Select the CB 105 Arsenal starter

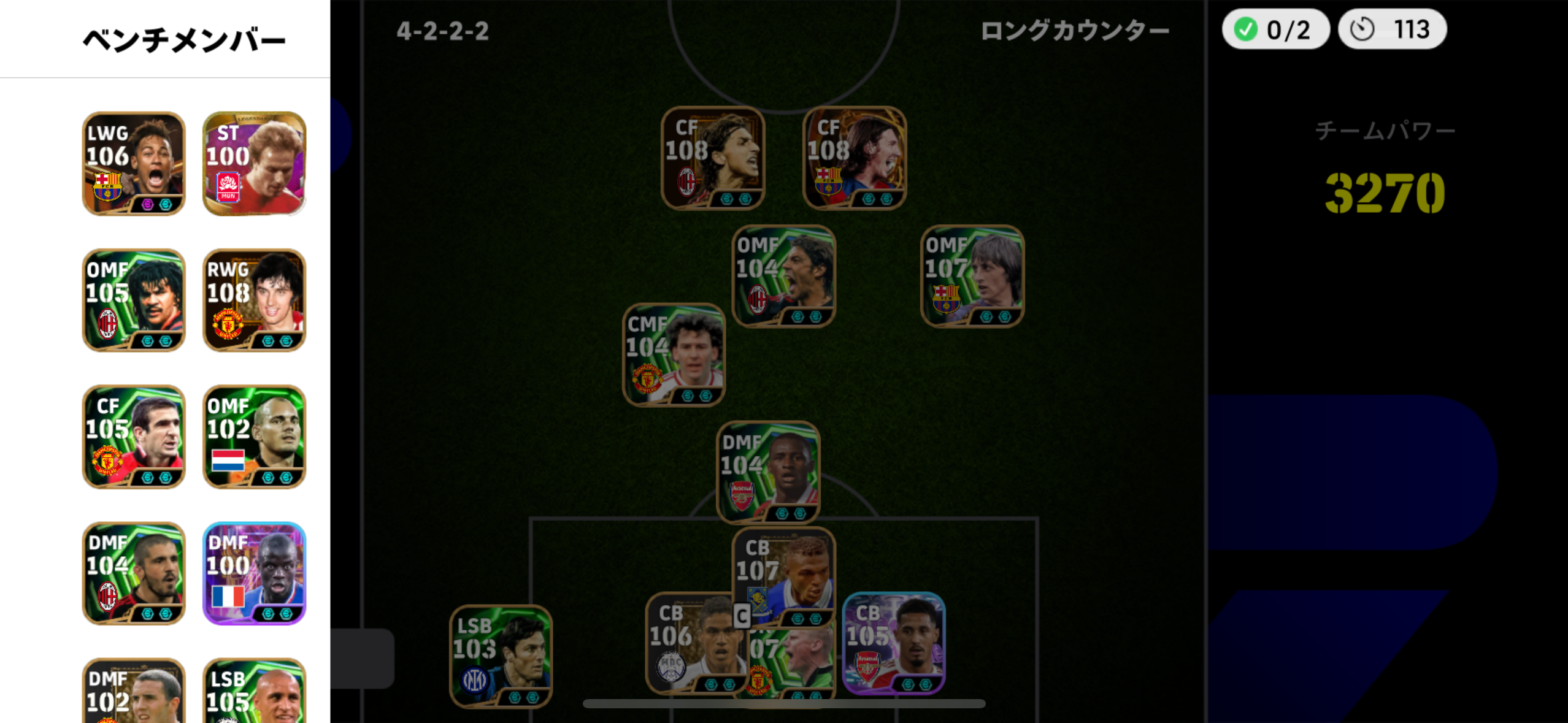893,643
